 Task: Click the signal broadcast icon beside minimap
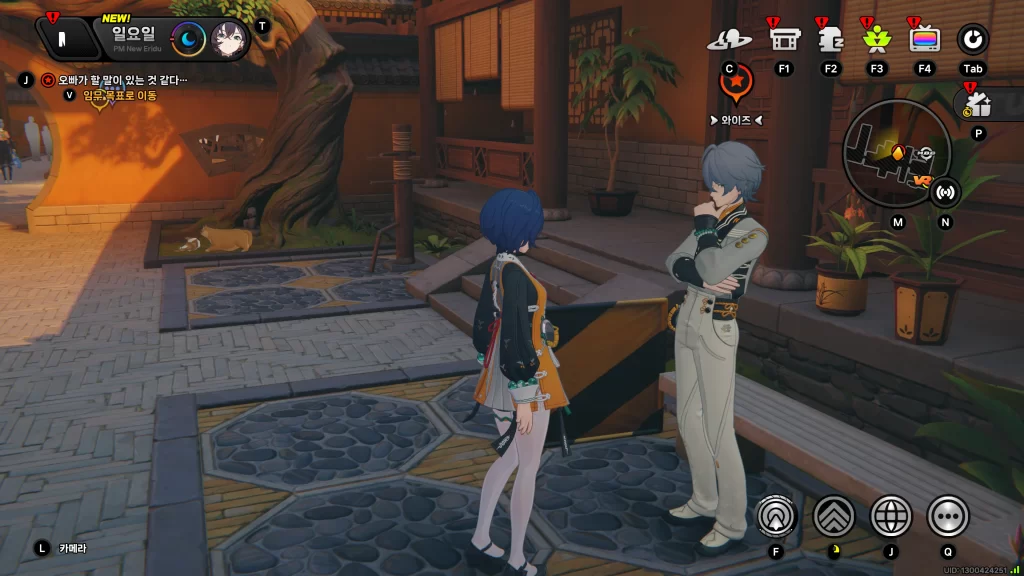click(x=945, y=190)
